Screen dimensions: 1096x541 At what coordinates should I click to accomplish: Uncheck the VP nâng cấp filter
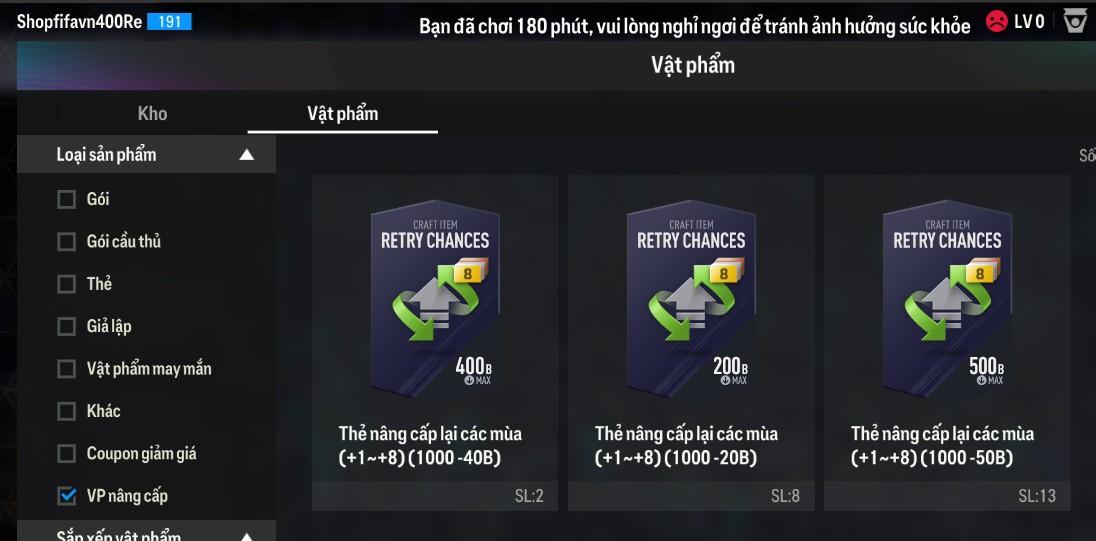67,496
